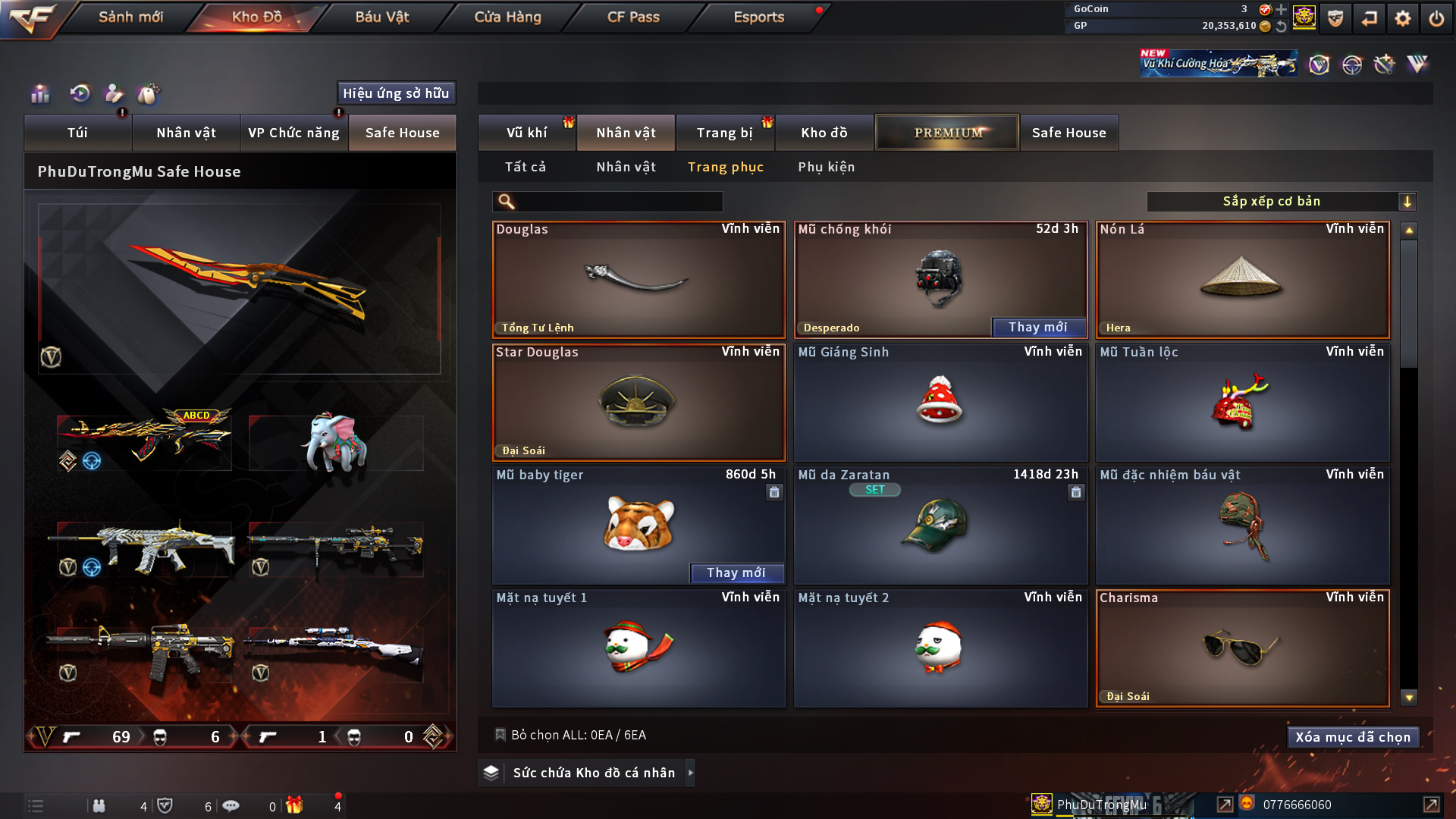Open the settings gear icon
The image size is (1456, 819).
pos(1402,18)
